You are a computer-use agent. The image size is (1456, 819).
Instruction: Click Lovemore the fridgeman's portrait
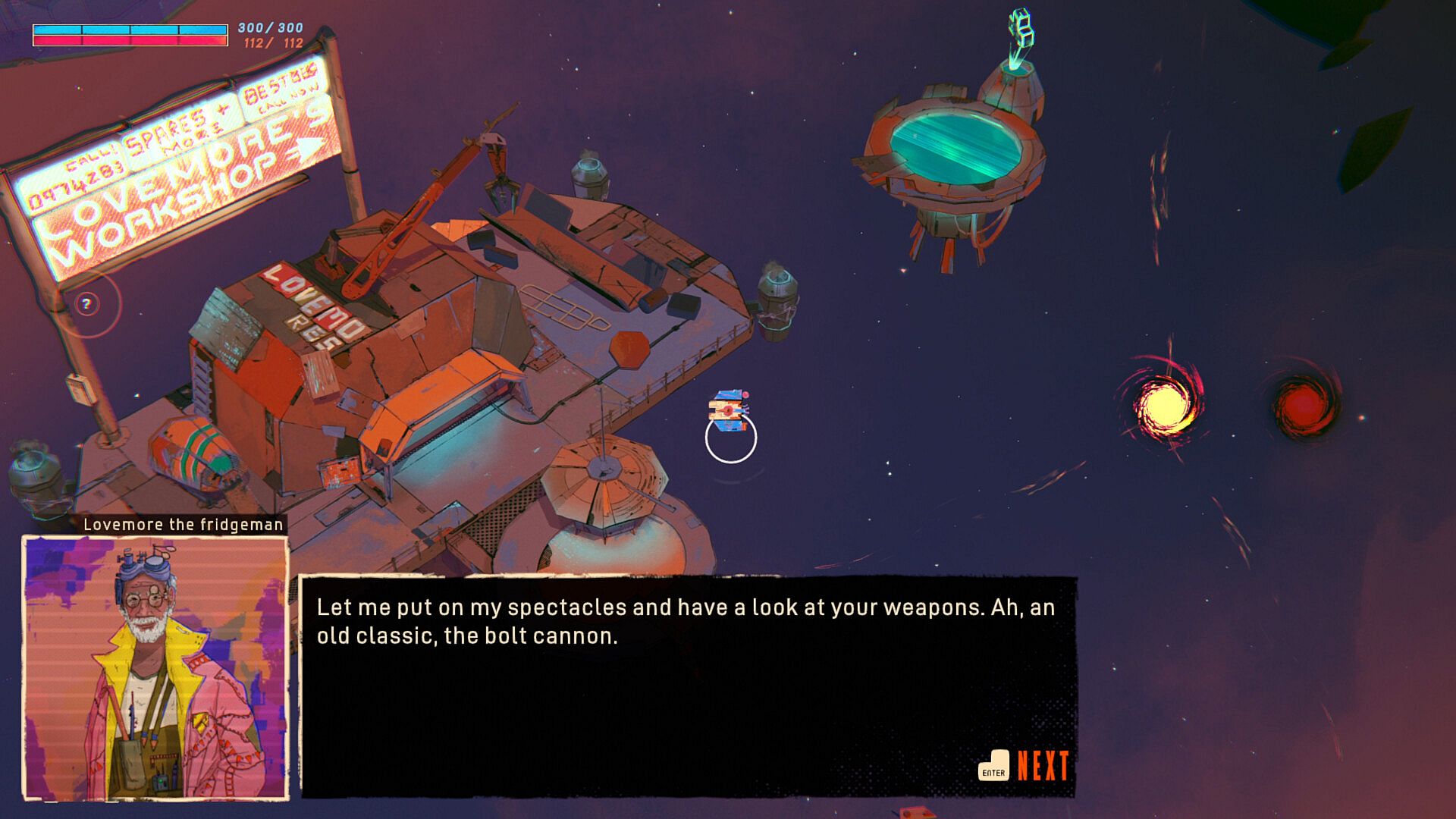click(x=155, y=668)
